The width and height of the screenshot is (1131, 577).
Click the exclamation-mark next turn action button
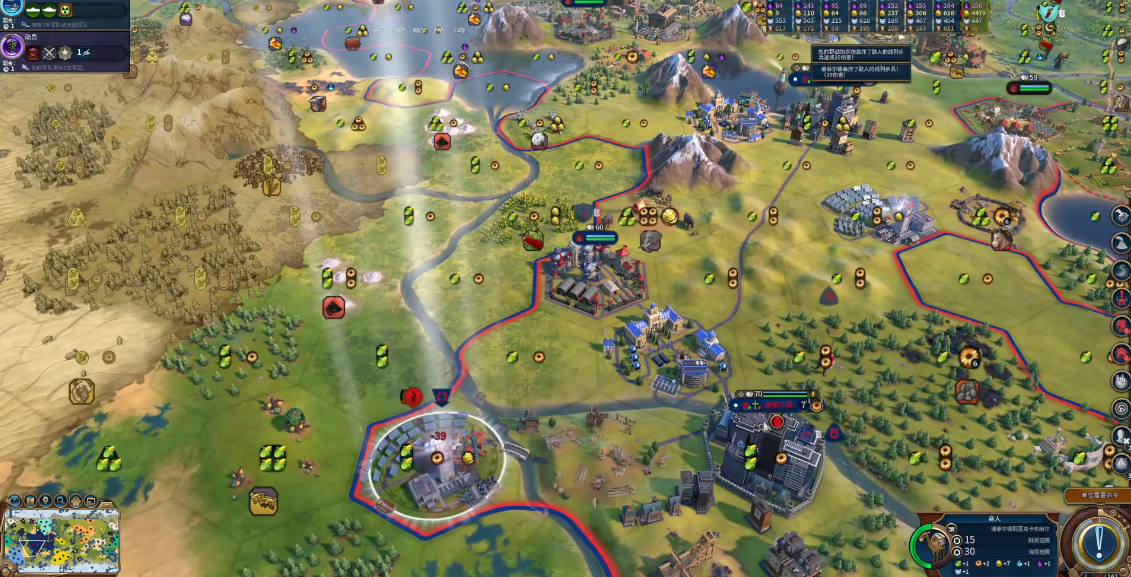(x=1098, y=542)
